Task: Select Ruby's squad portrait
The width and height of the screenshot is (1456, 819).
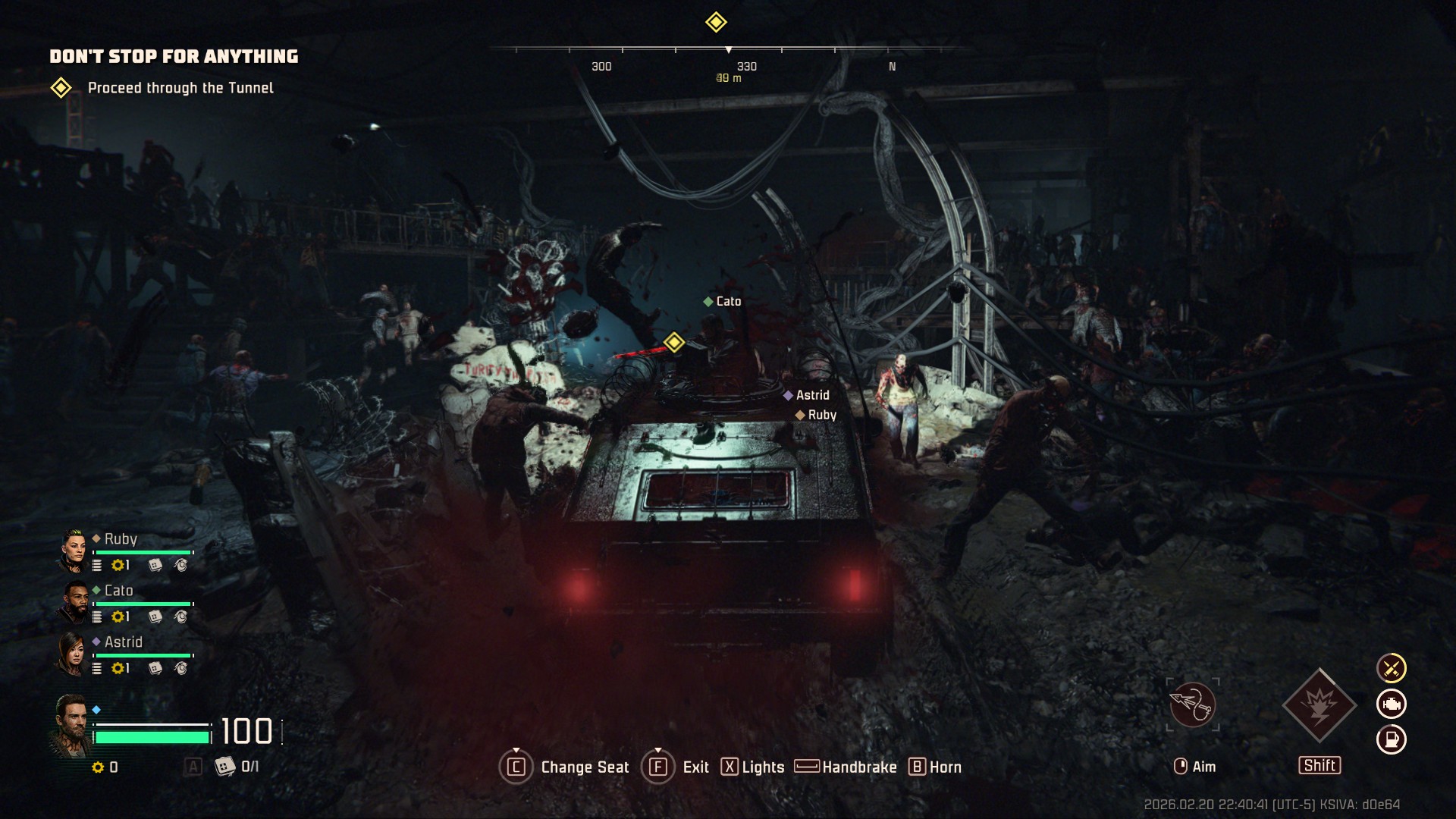Action: click(74, 551)
